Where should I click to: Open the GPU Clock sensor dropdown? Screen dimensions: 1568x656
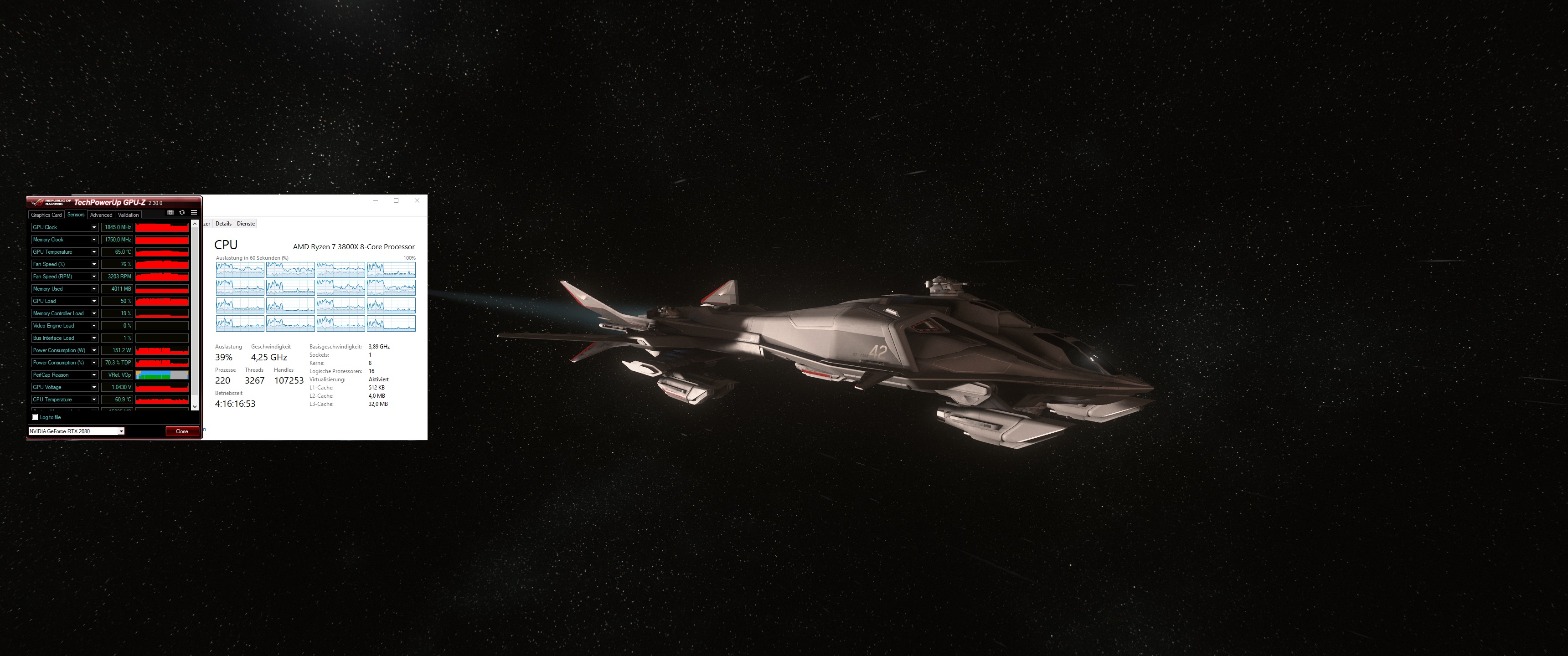coord(95,228)
